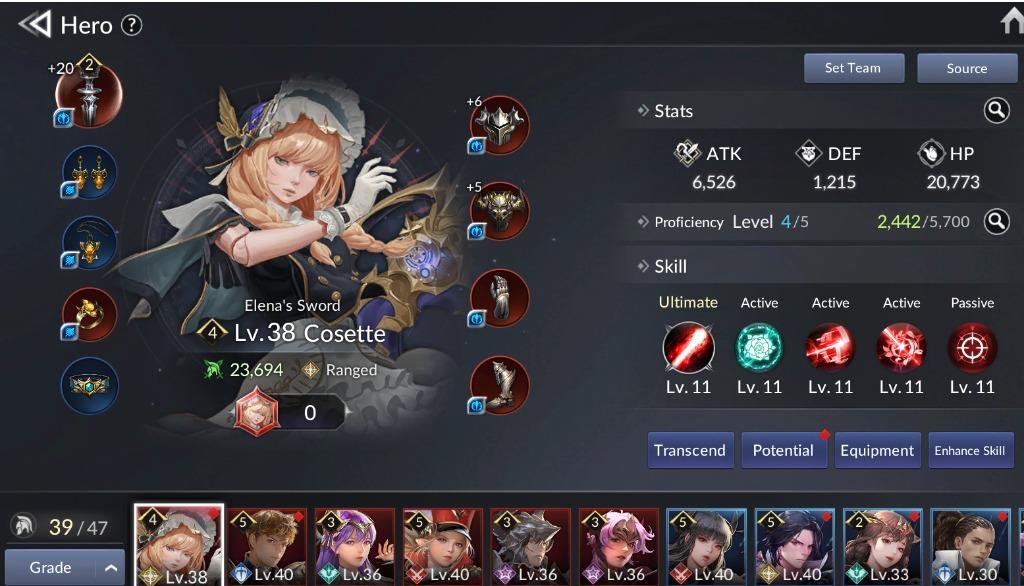
Task: Select the red sword Ultimate skill
Action: 688,349
